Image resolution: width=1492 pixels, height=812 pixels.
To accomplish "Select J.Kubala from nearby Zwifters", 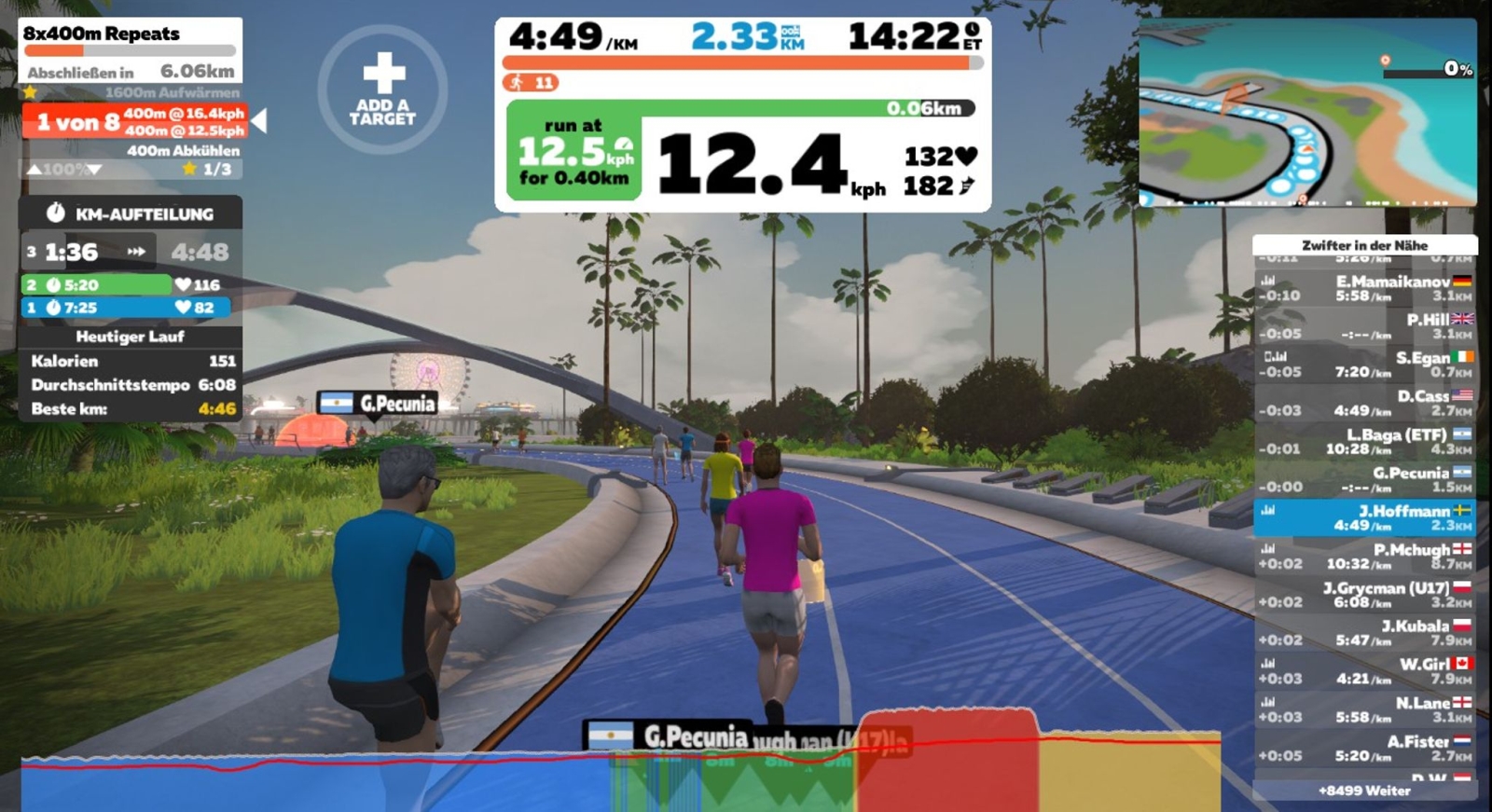I will point(1364,633).
